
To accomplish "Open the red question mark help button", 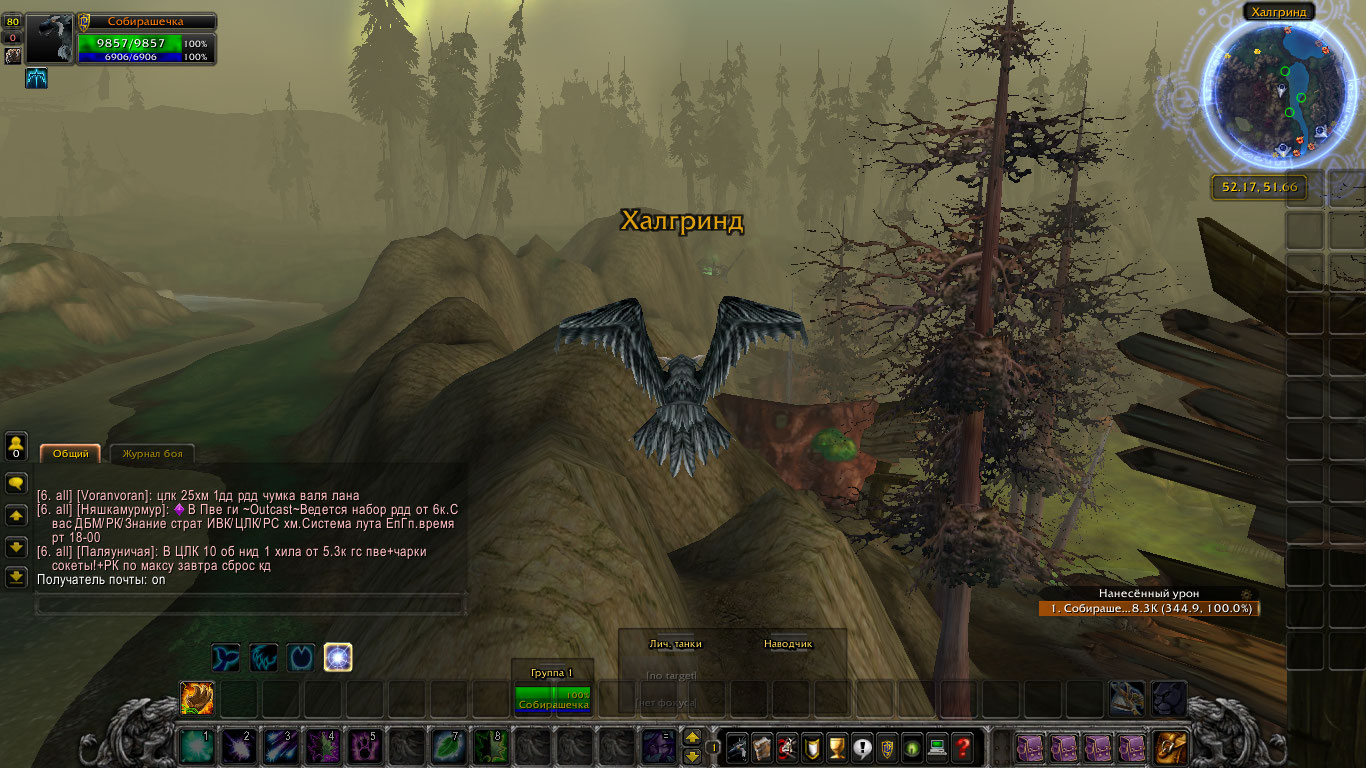I will pos(962,746).
